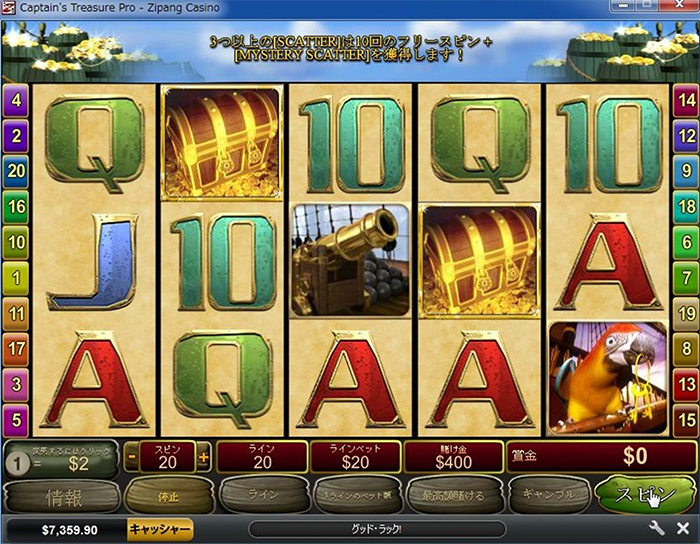This screenshot has width=700, height=544.
Task: Click the coin value chip showing 1
Action: tap(17, 463)
